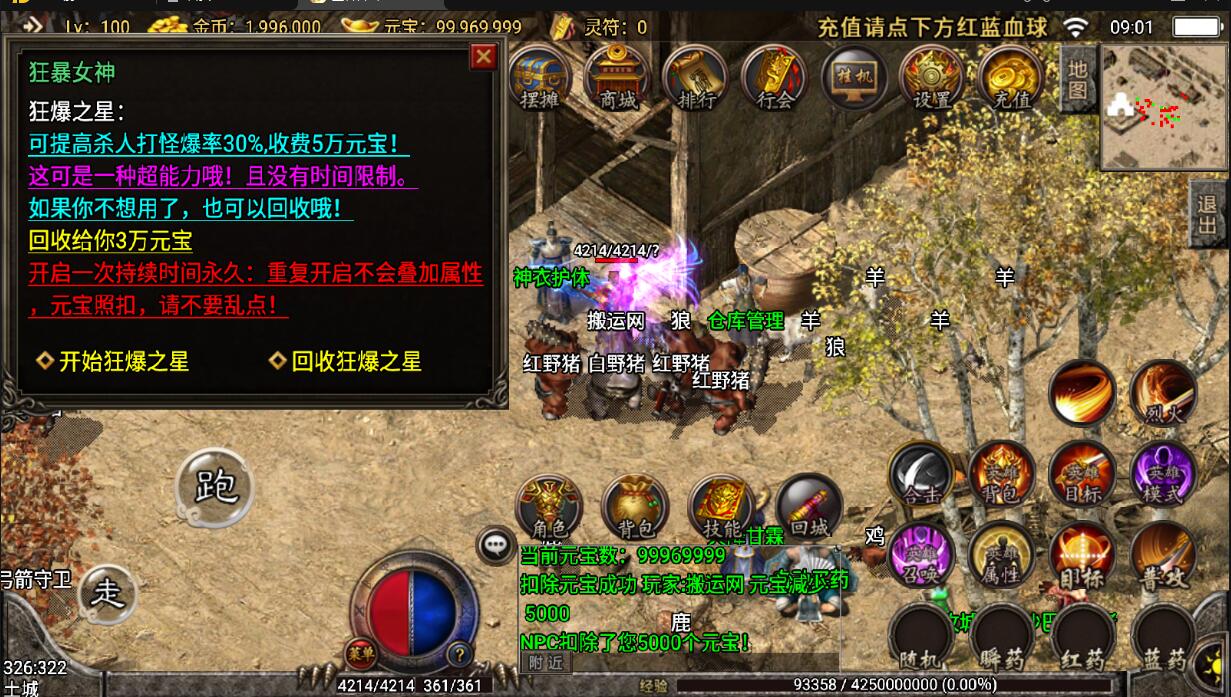
Task: Open the chat speech bubble button
Action: tap(496, 545)
